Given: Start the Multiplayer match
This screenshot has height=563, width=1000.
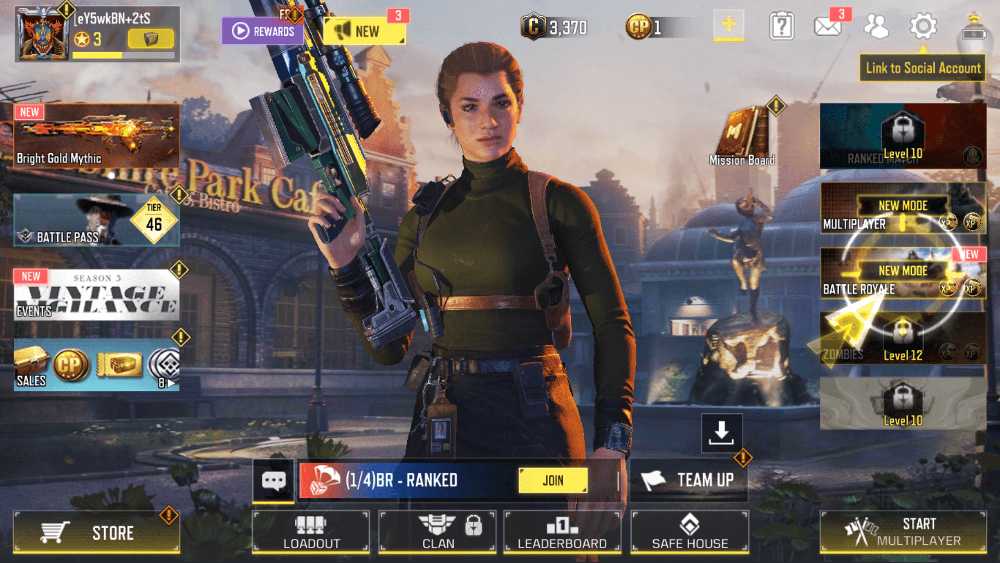Looking at the screenshot, I should click(903, 531).
